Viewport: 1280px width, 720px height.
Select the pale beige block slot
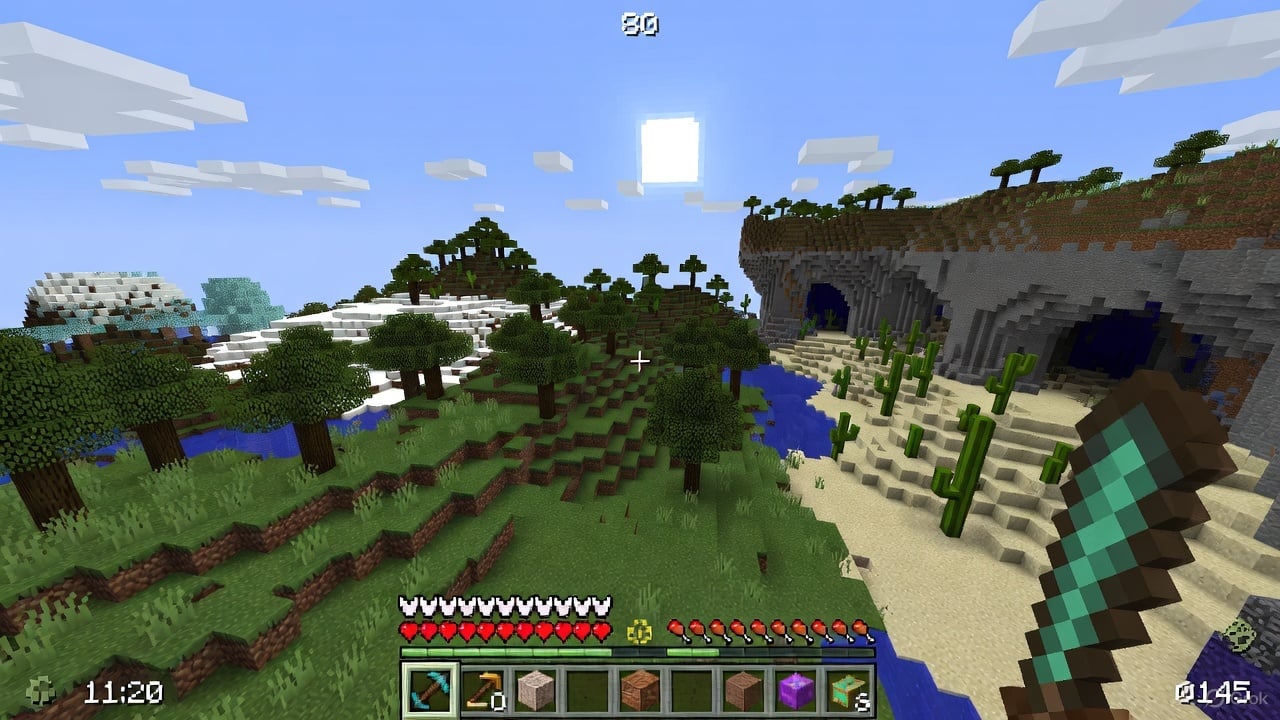(x=536, y=689)
